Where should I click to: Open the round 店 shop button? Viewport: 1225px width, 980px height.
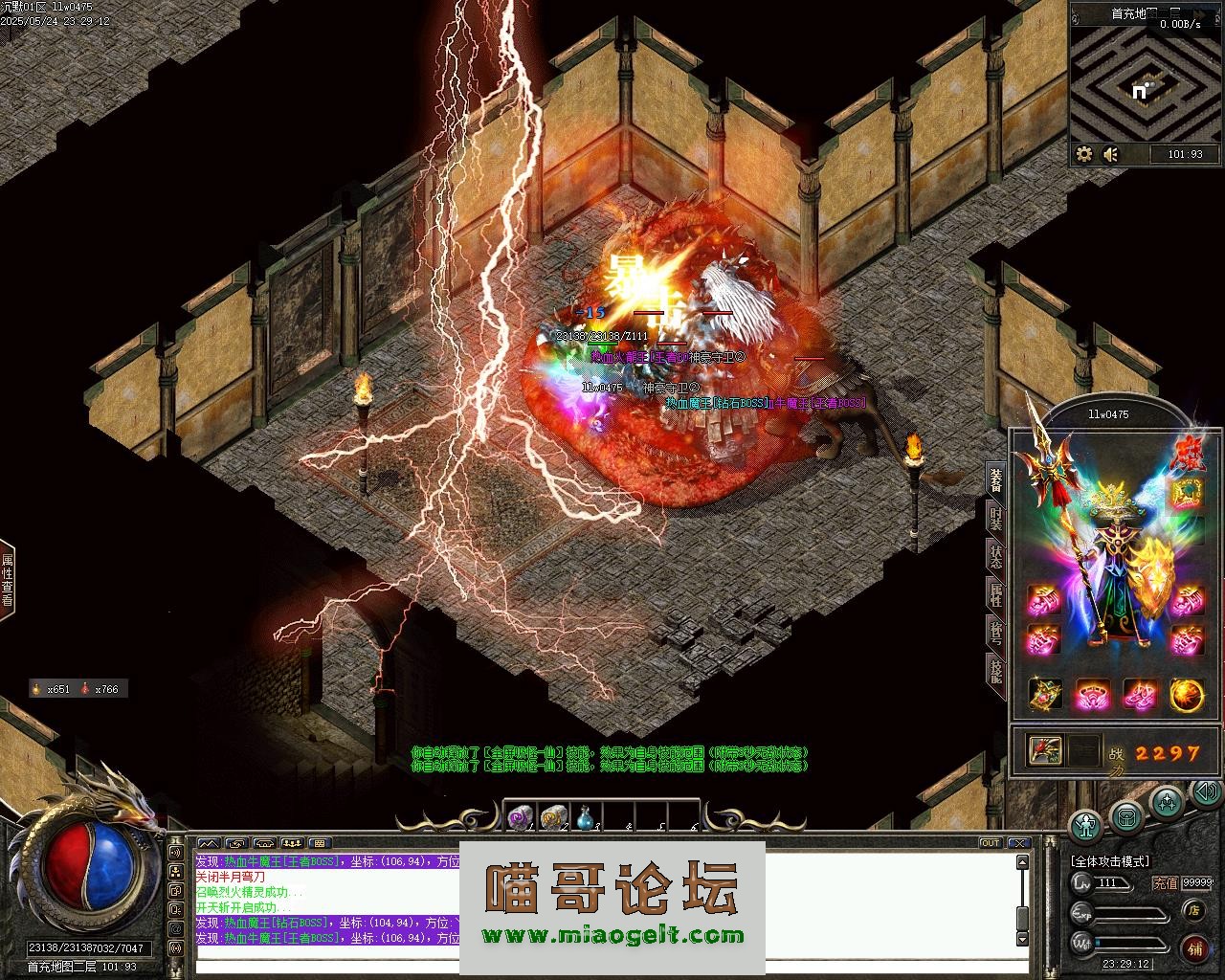click(1193, 910)
